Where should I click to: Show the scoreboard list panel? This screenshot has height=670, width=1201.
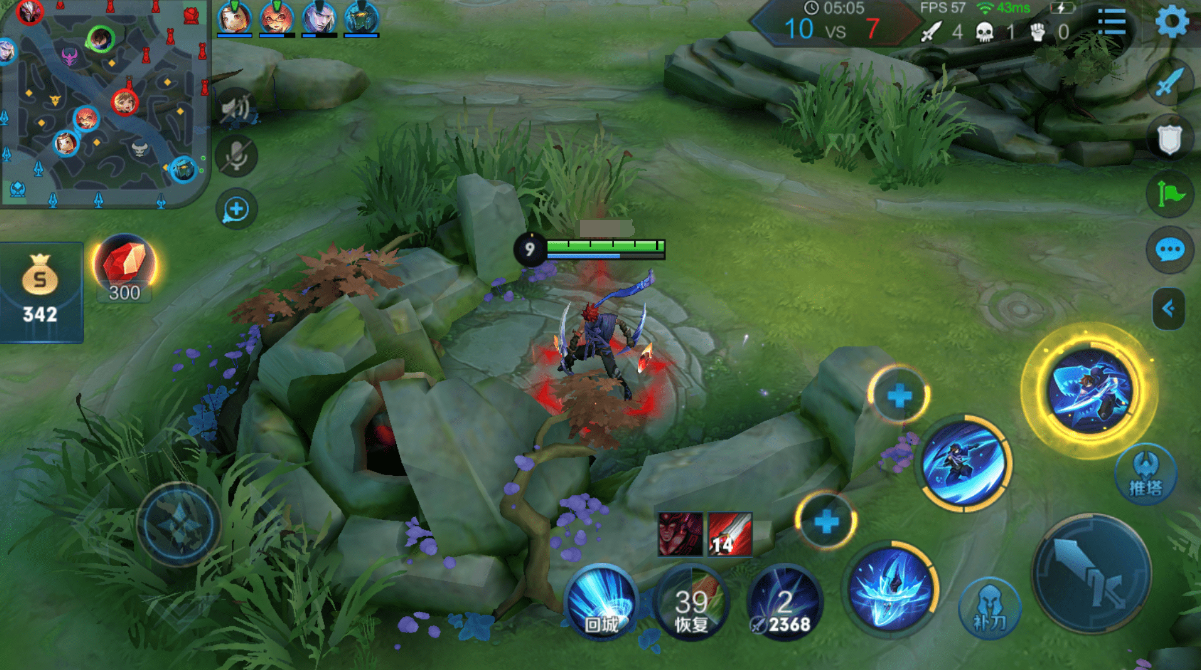click(1111, 22)
